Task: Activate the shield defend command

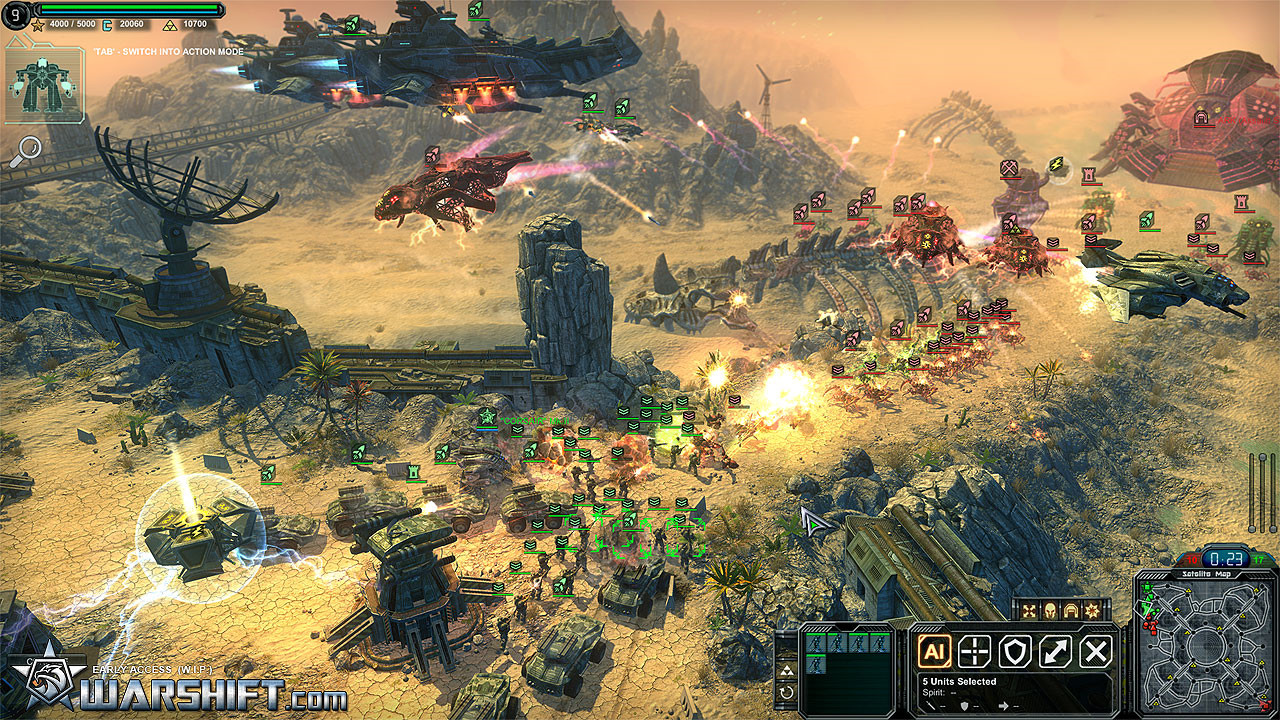Action: tap(1015, 652)
